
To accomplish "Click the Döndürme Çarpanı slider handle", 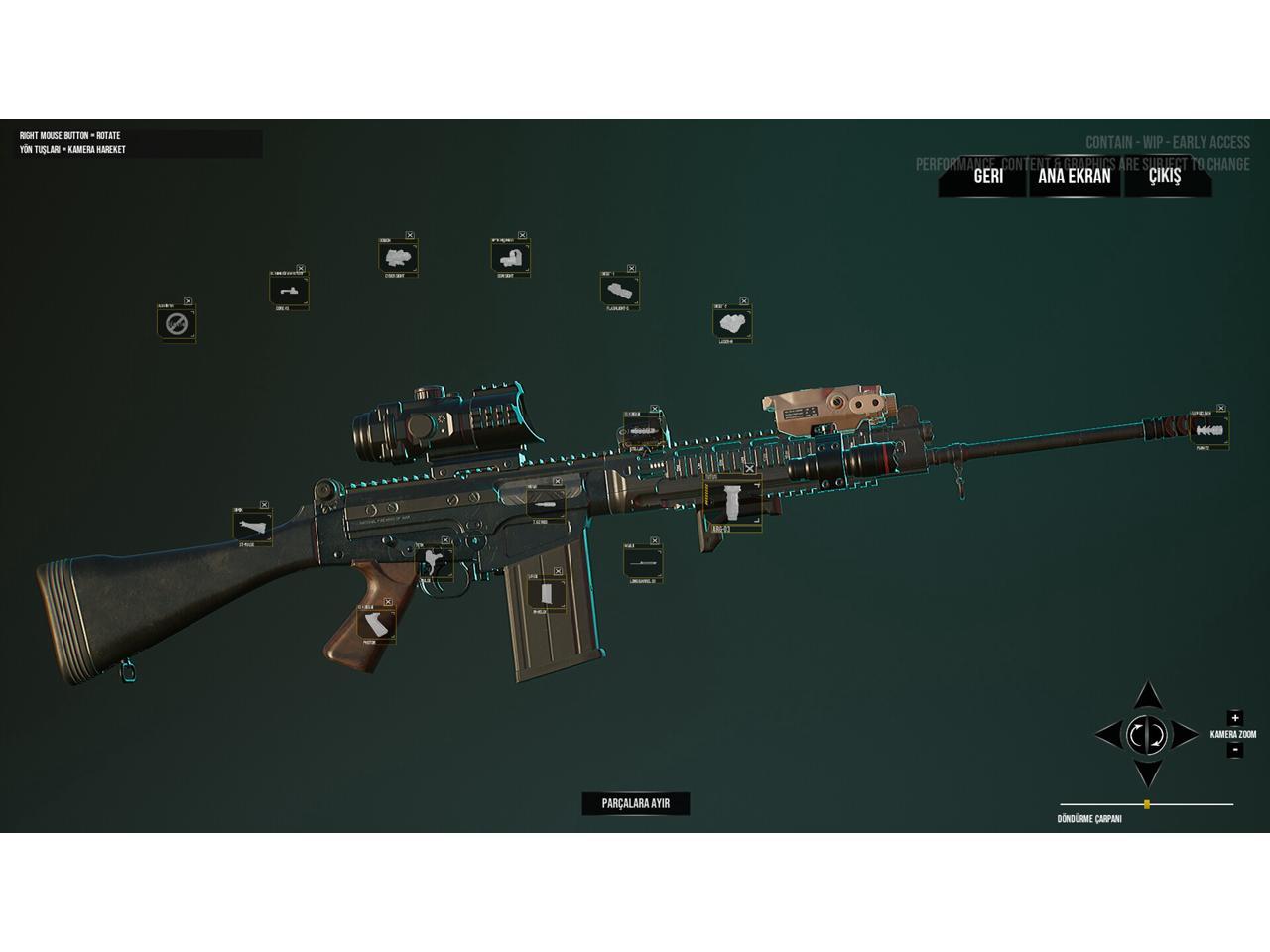I will click(1147, 804).
